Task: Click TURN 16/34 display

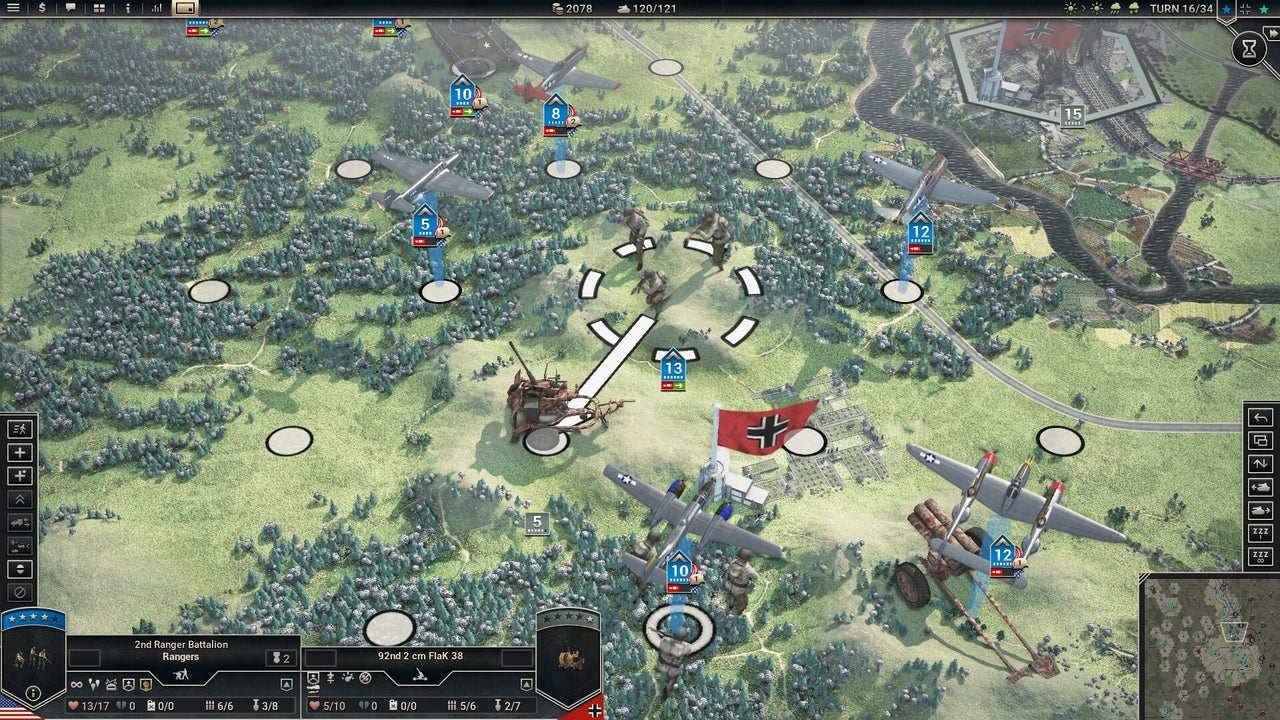Action: coord(1182,9)
